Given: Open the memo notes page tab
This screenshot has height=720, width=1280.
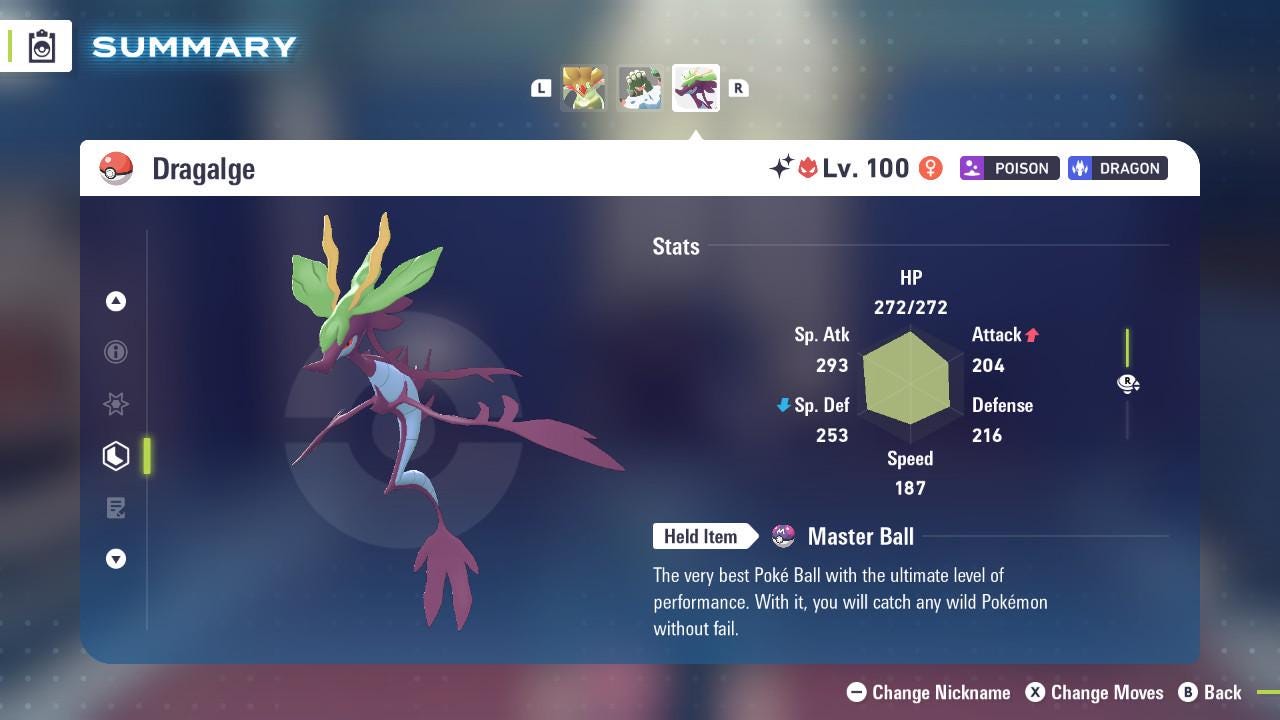Looking at the screenshot, I should 116,508.
